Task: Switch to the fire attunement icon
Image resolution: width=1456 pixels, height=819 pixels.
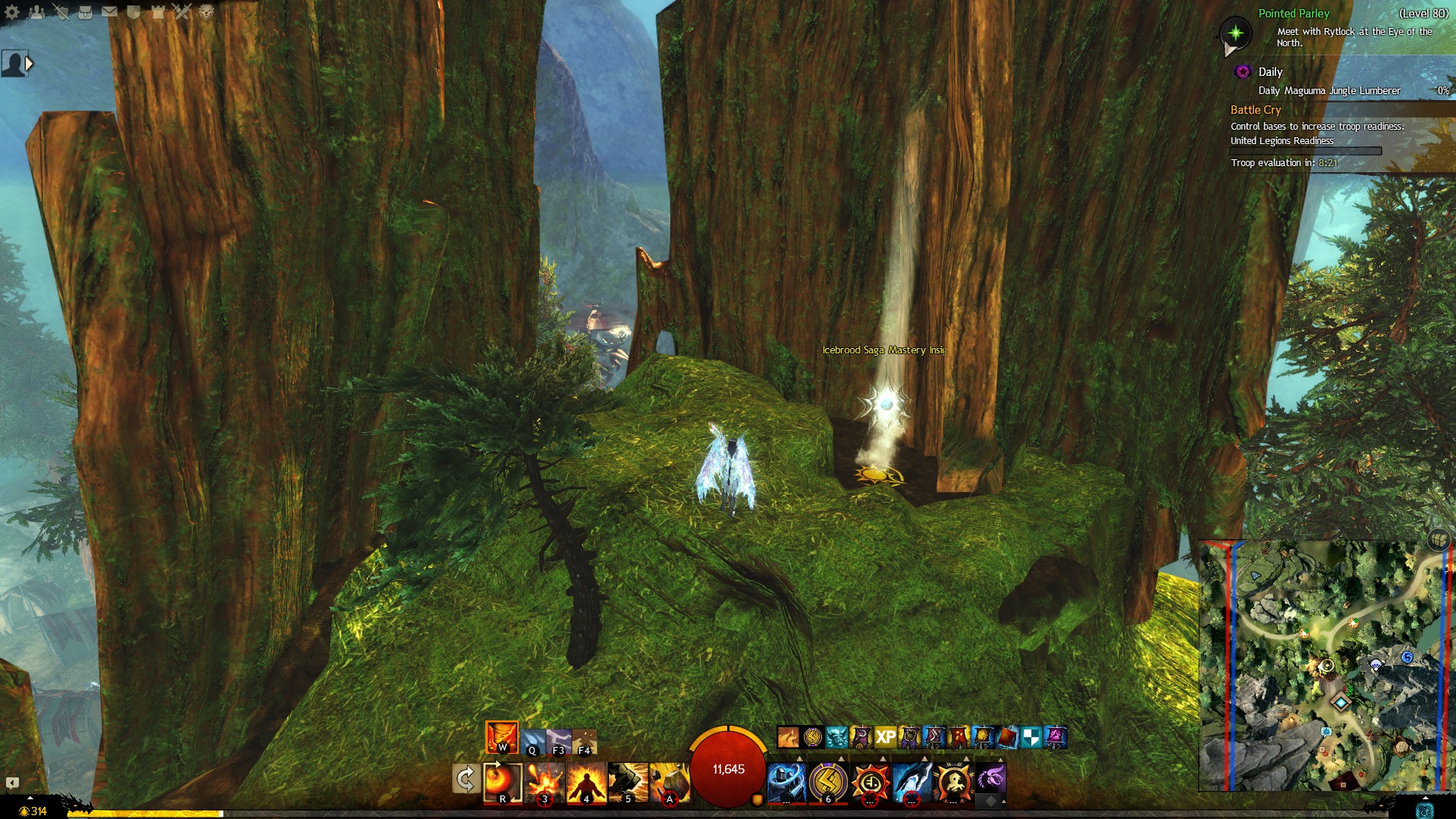Action: click(502, 736)
